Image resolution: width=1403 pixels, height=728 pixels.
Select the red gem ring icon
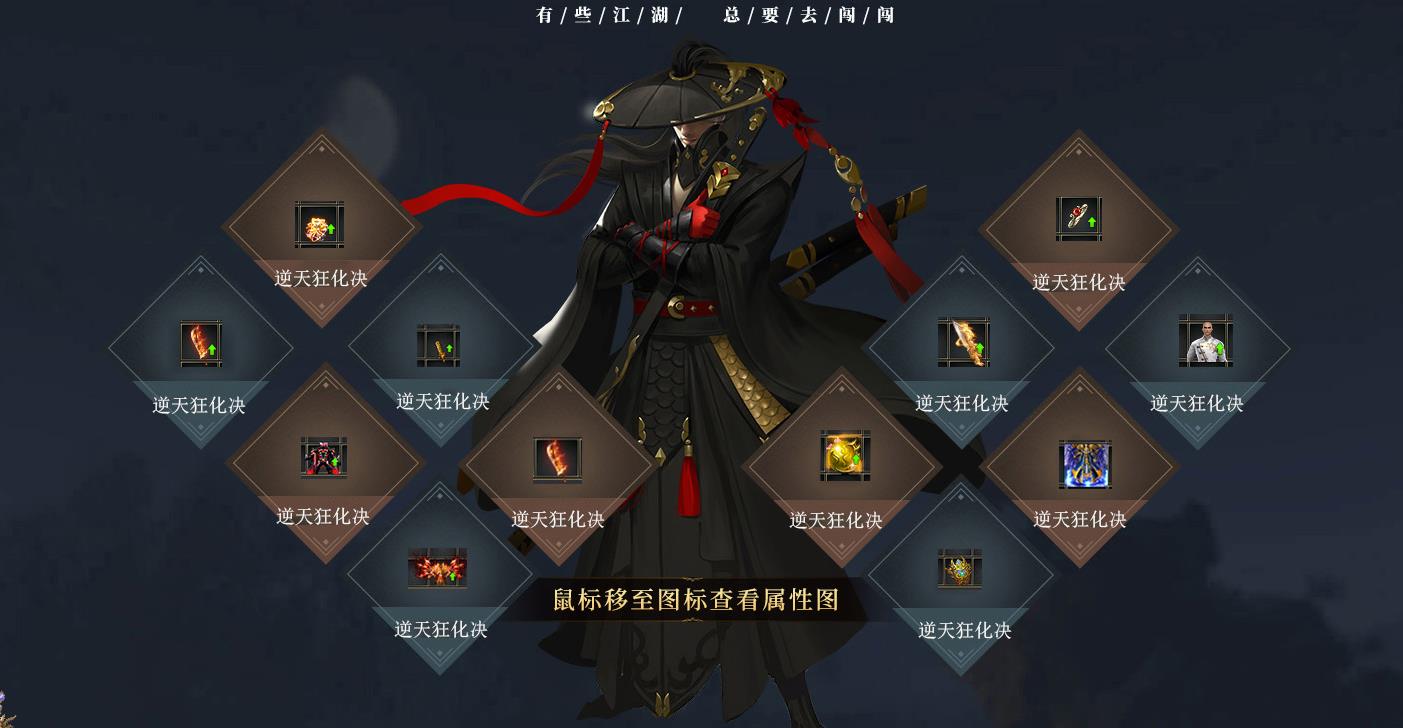(1078, 219)
